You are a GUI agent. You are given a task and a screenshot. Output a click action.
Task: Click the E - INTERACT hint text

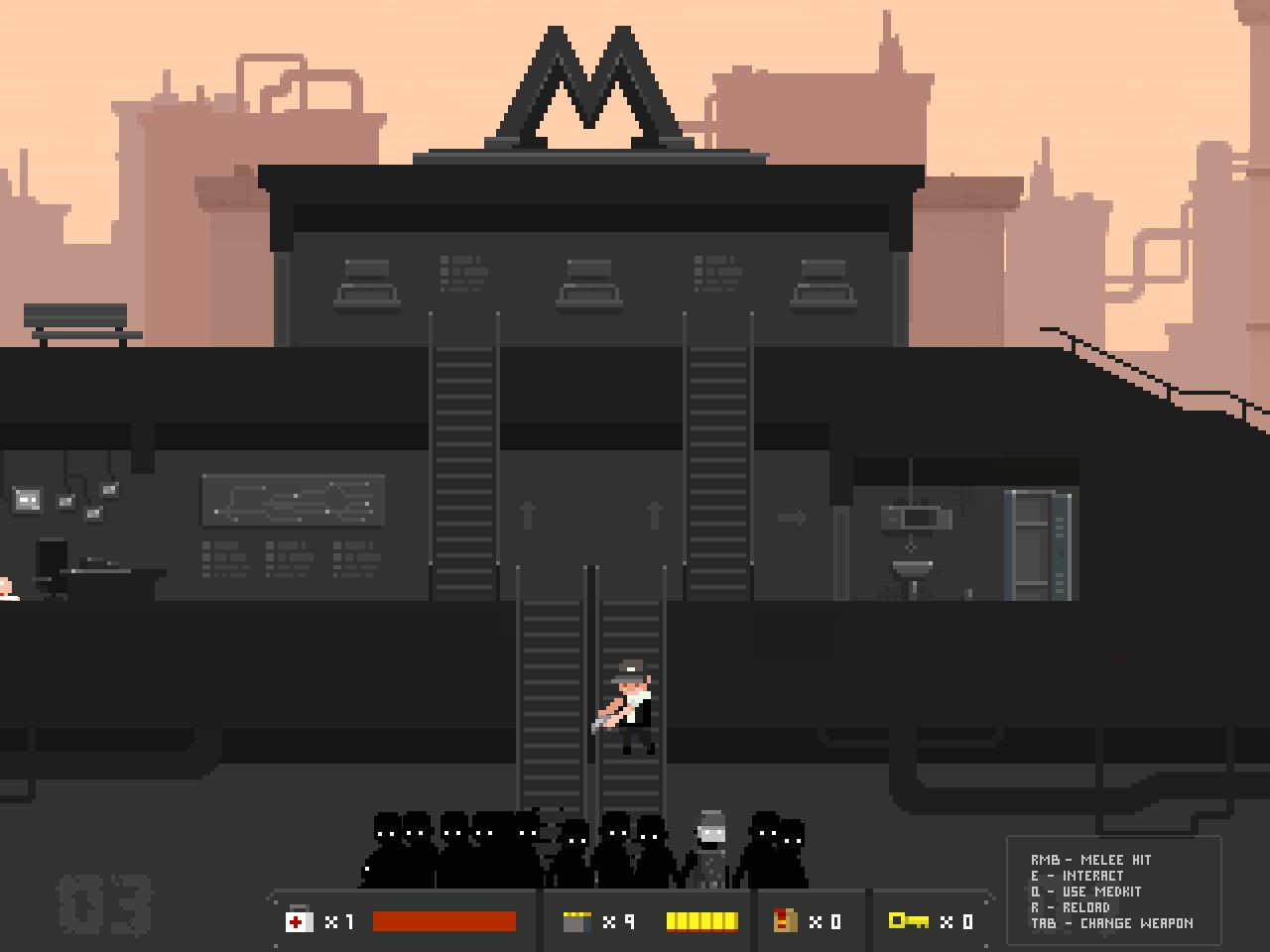pyautogui.click(x=1078, y=876)
